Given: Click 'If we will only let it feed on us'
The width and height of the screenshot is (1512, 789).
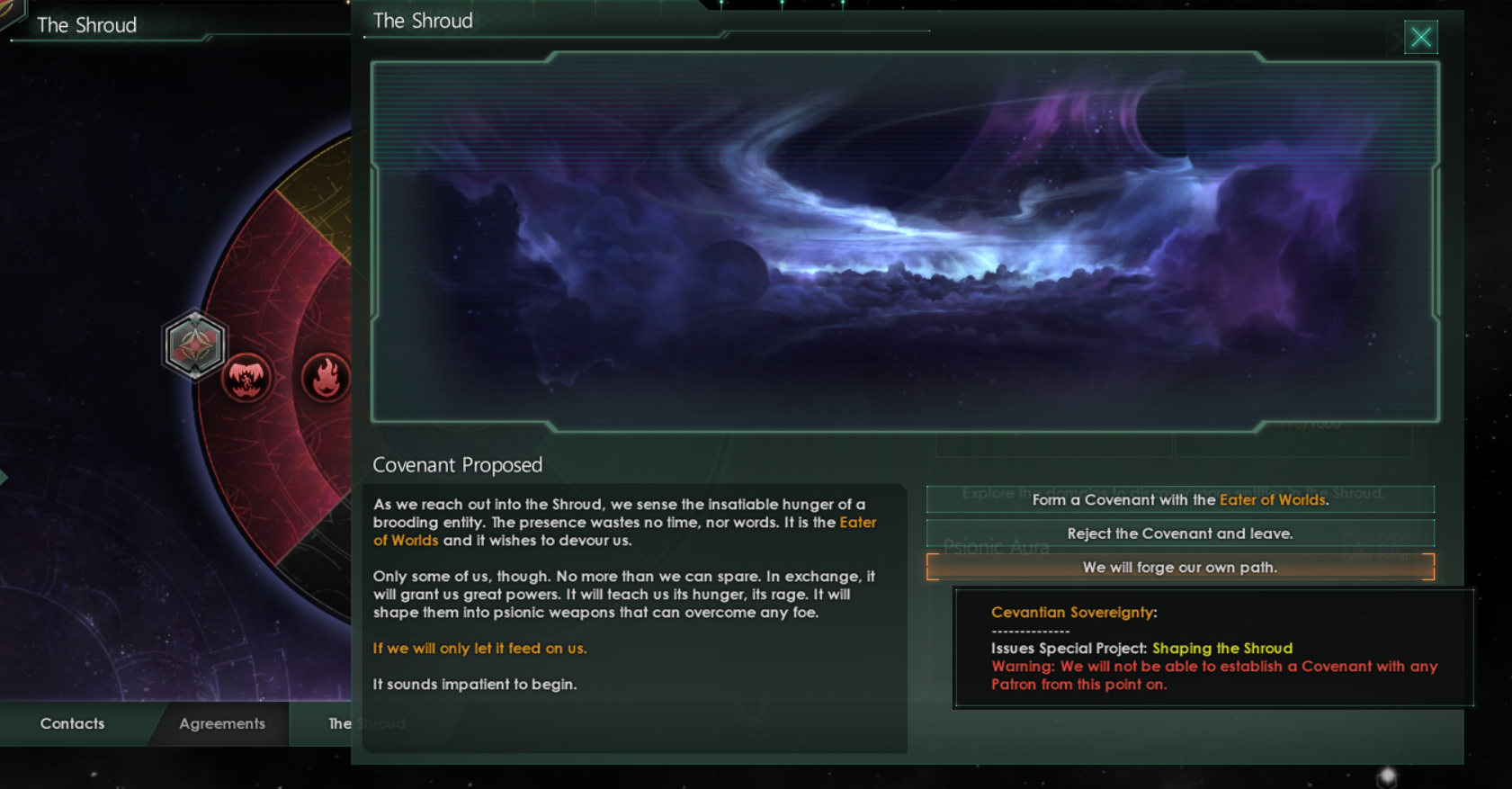Looking at the screenshot, I should click(x=479, y=648).
